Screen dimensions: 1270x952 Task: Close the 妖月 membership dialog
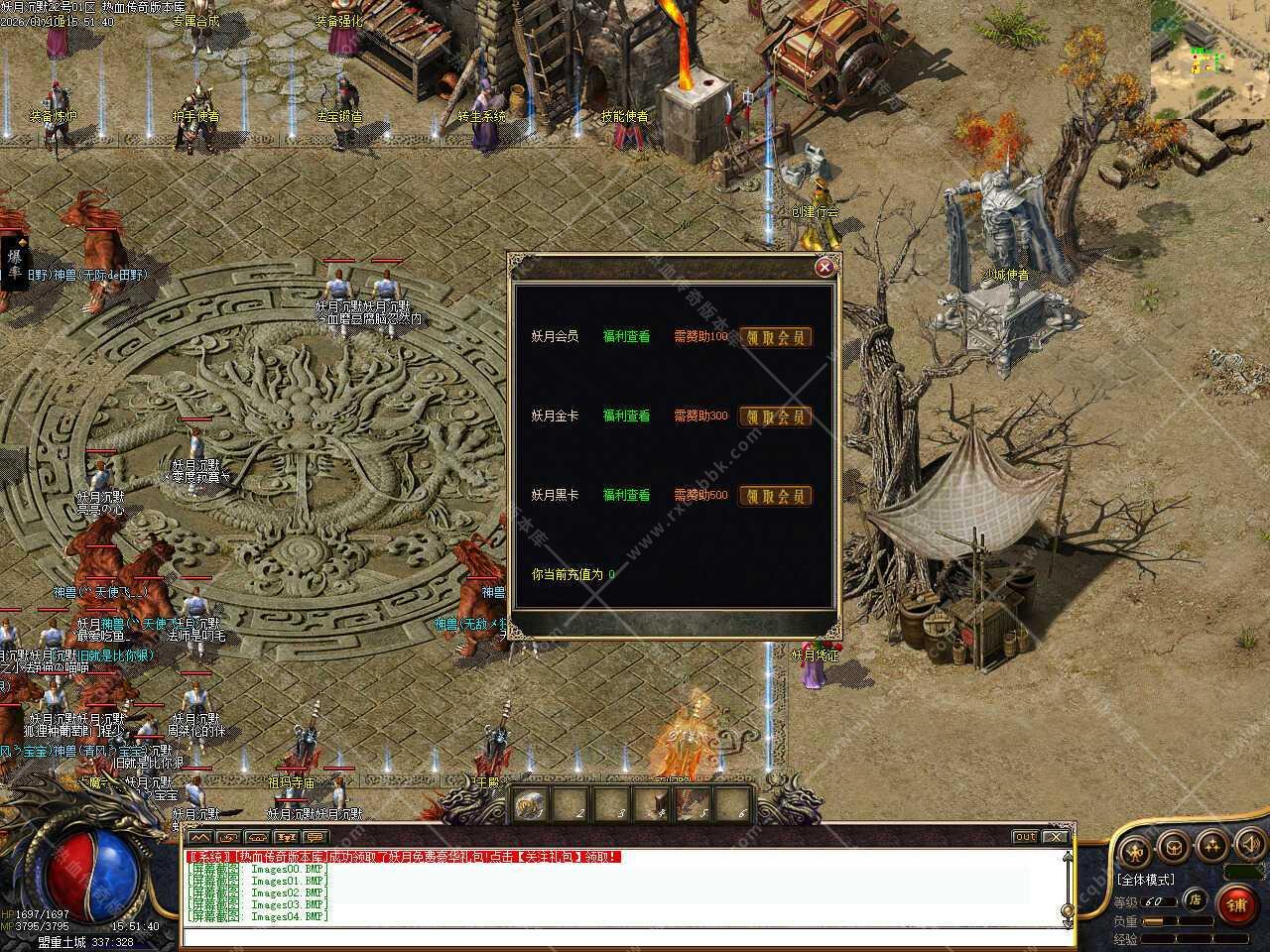824,267
